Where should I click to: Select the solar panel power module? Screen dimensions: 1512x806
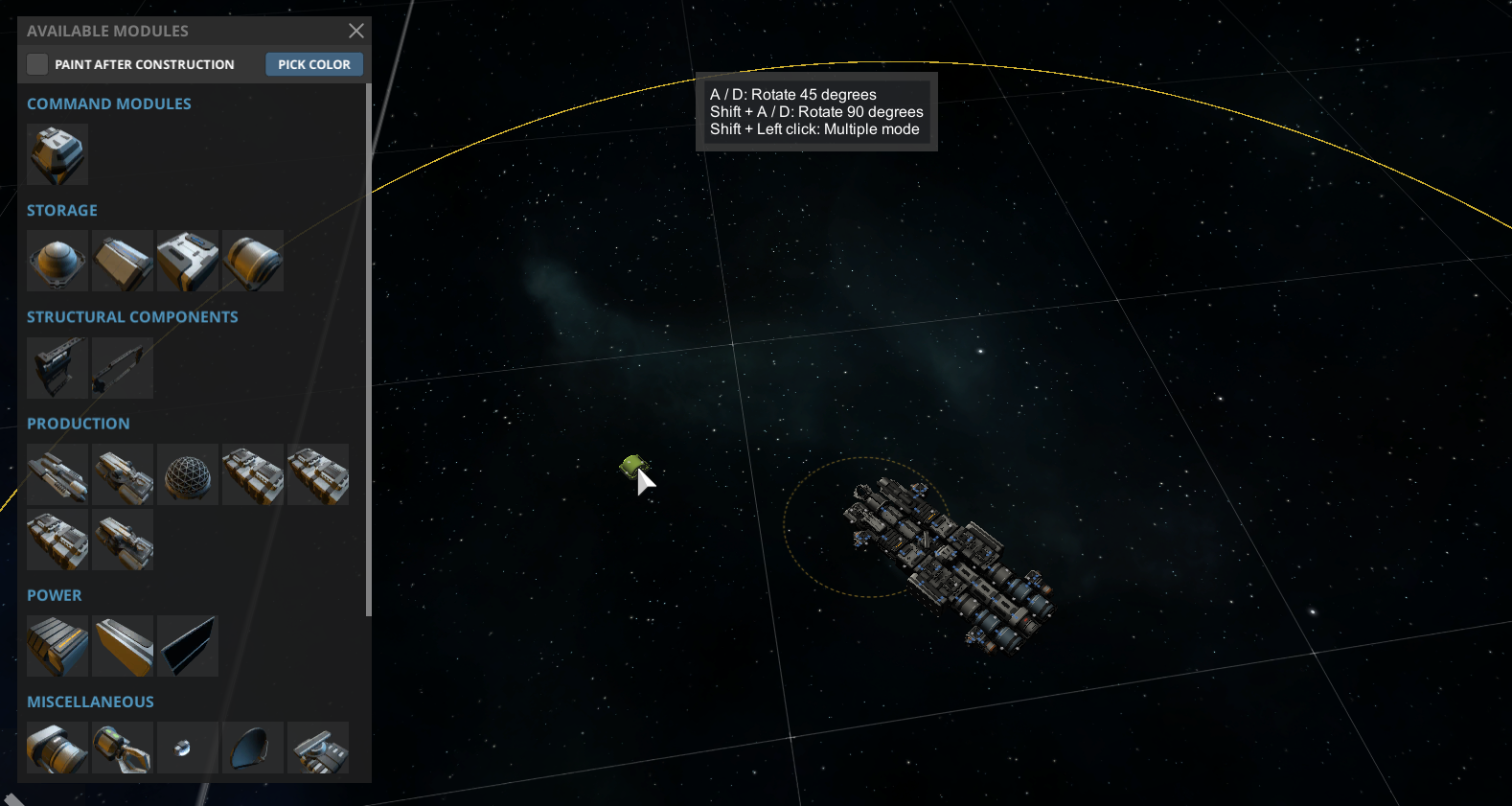coord(188,646)
